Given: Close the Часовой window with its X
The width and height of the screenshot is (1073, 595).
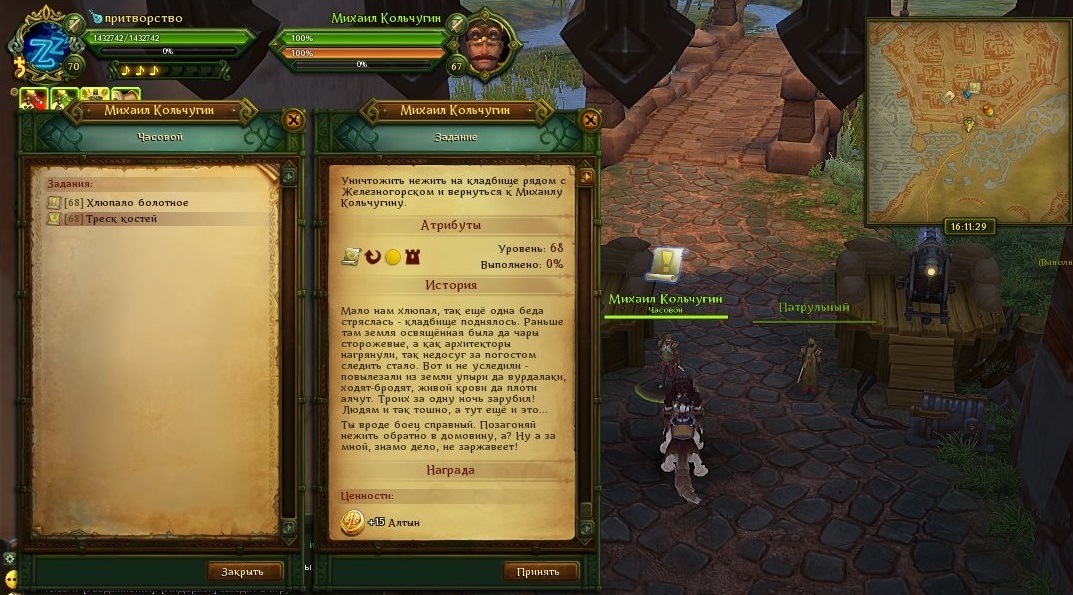Looking at the screenshot, I should click(294, 120).
